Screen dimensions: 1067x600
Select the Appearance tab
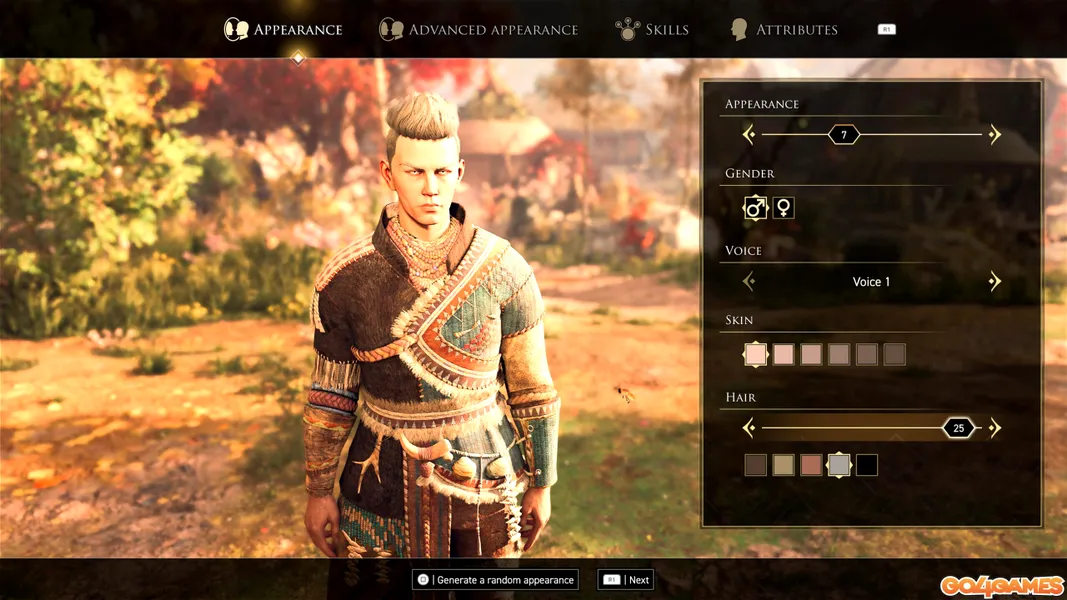[283, 30]
